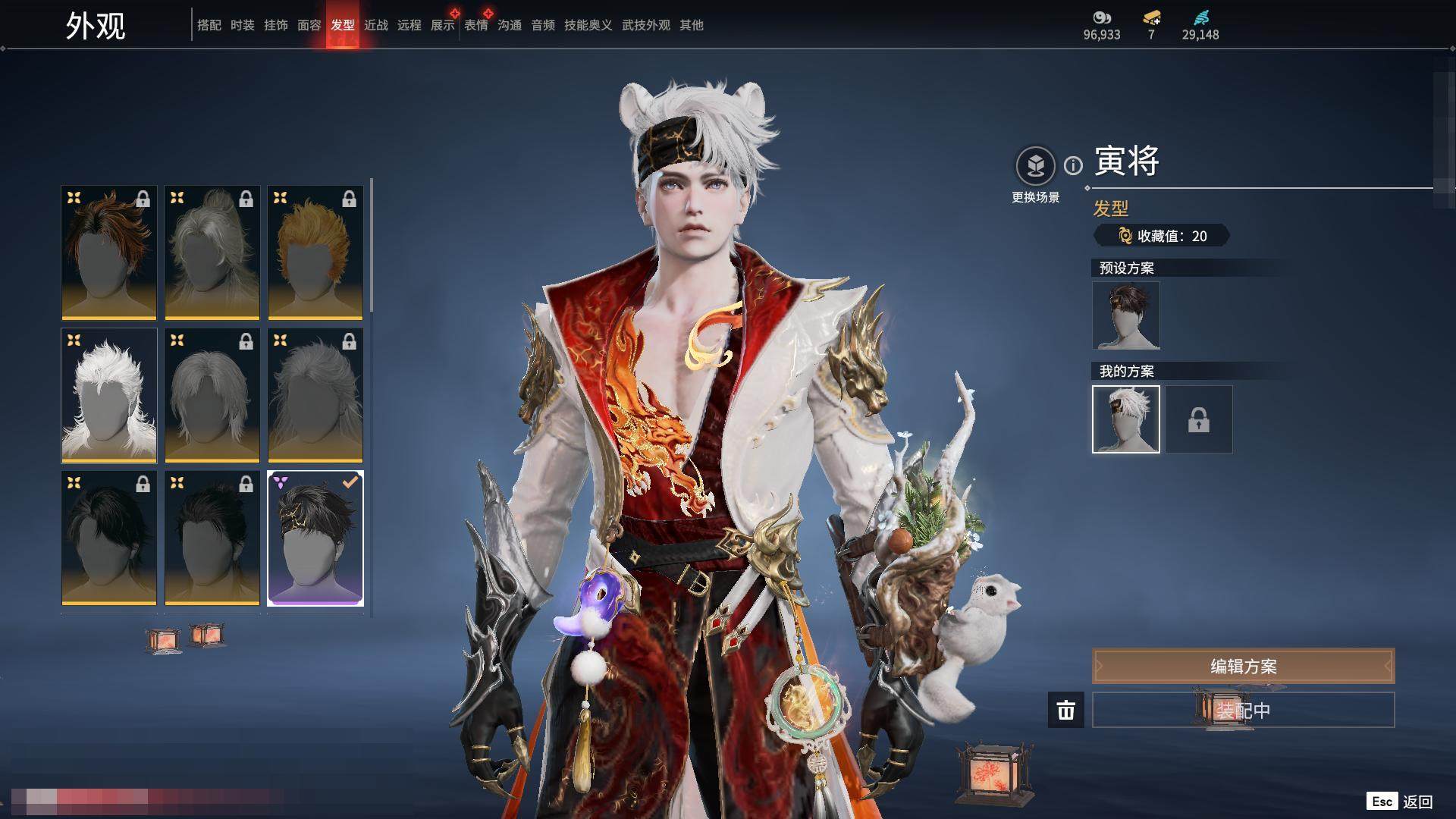Open the info icon beside 寅将
The height and width of the screenshot is (819, 1456).
[1073, 165]
